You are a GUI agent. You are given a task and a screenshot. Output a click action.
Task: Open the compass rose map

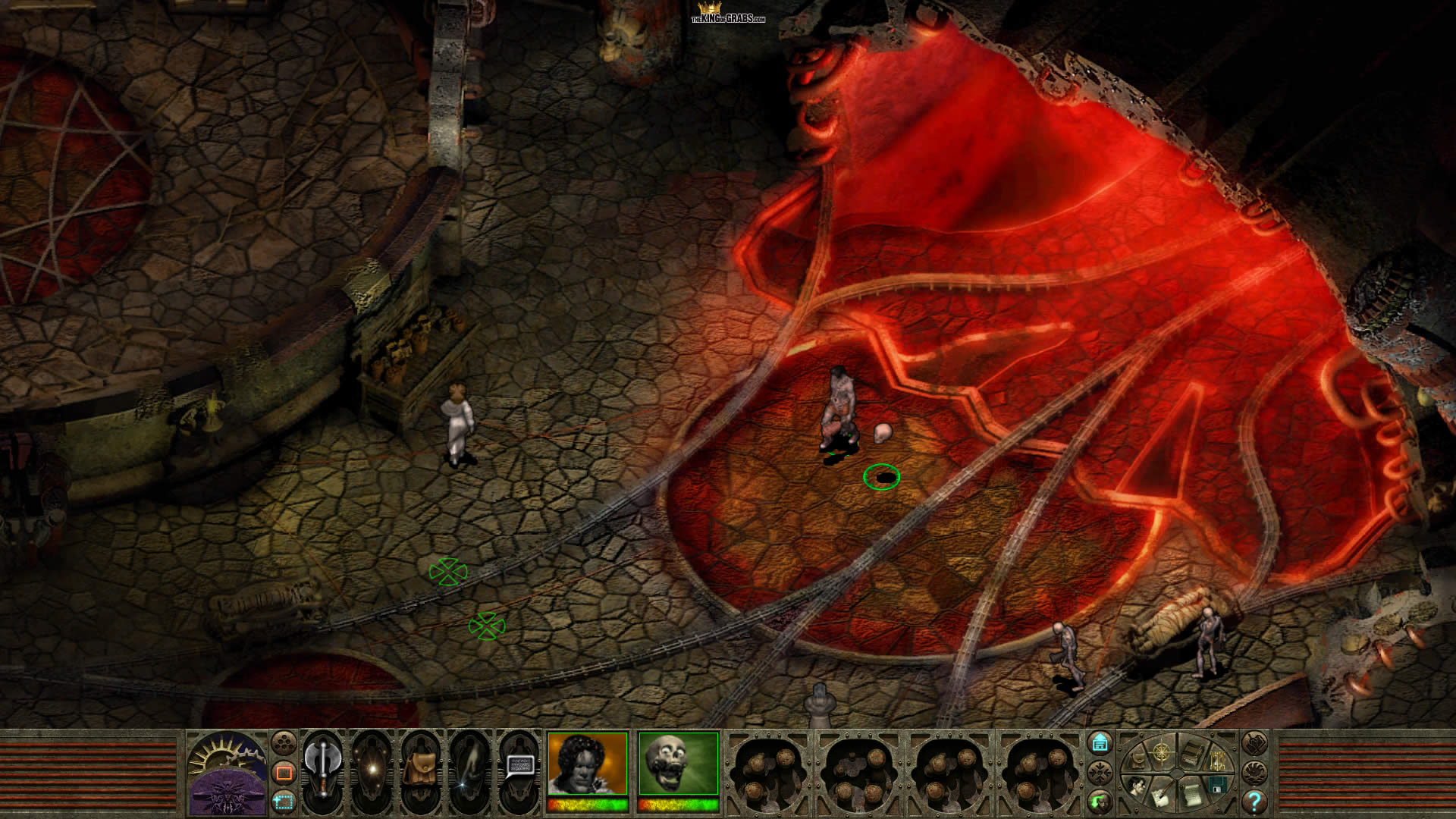tap(1161, 752)
